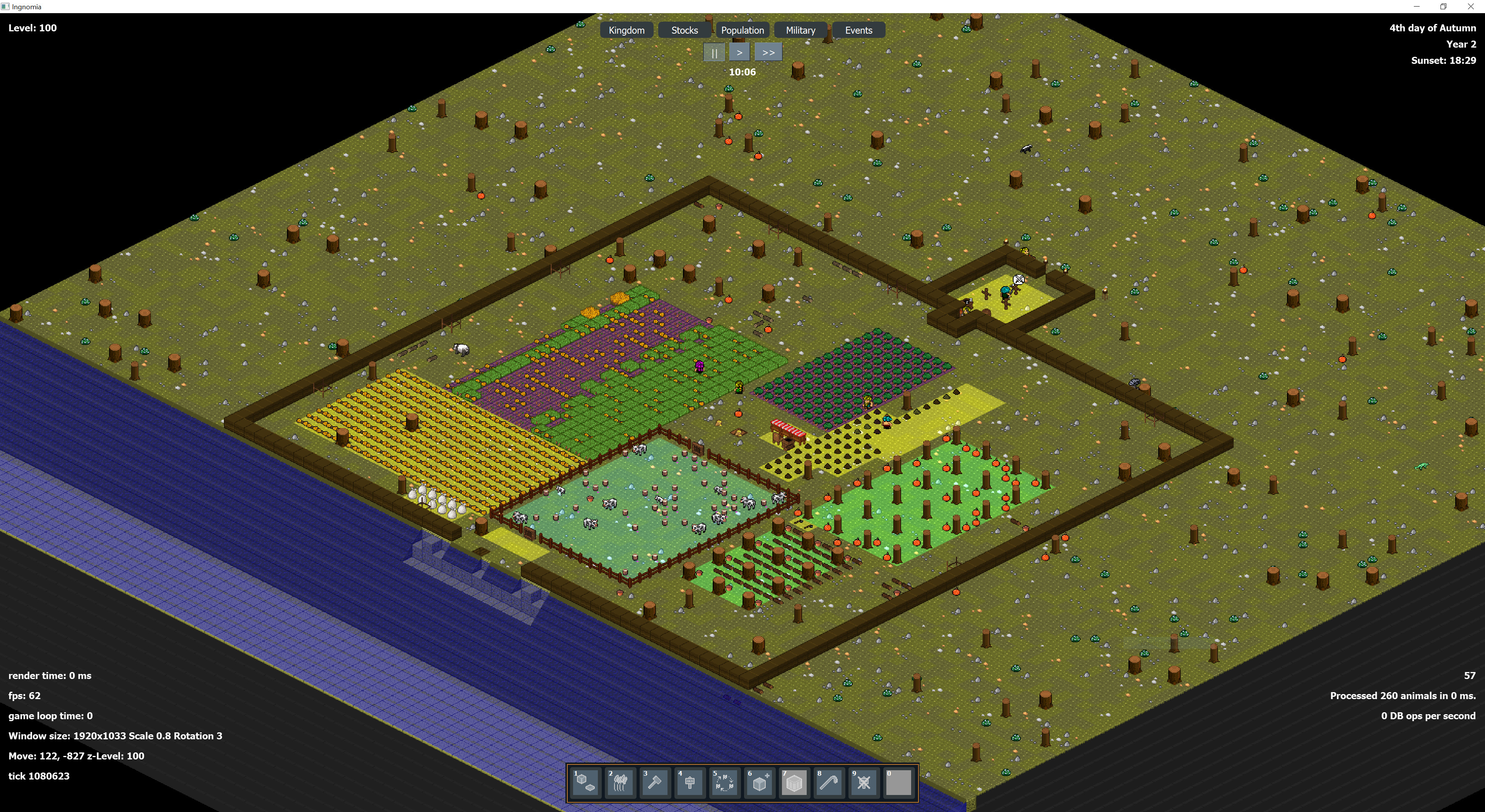
Task: Select the remove designation tool in slot 9
Action: click(x=863, y=783)
